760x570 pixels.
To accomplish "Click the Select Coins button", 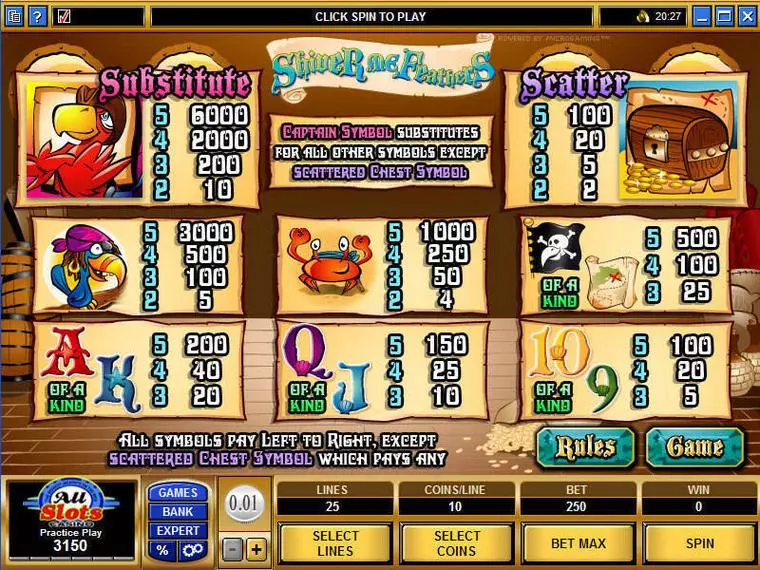I will (455, 542).
